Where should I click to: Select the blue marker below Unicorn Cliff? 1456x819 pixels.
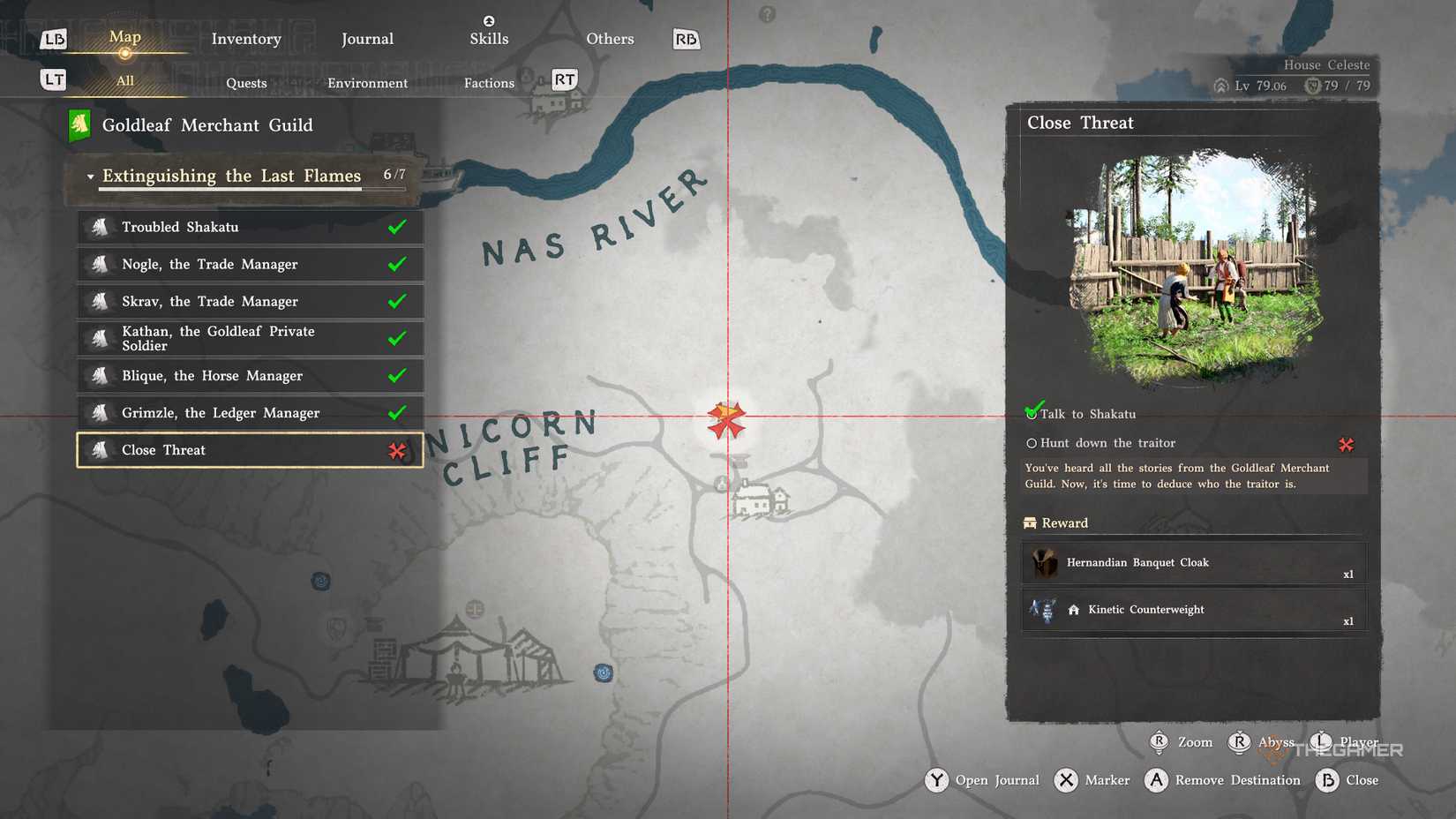(604, 673)
